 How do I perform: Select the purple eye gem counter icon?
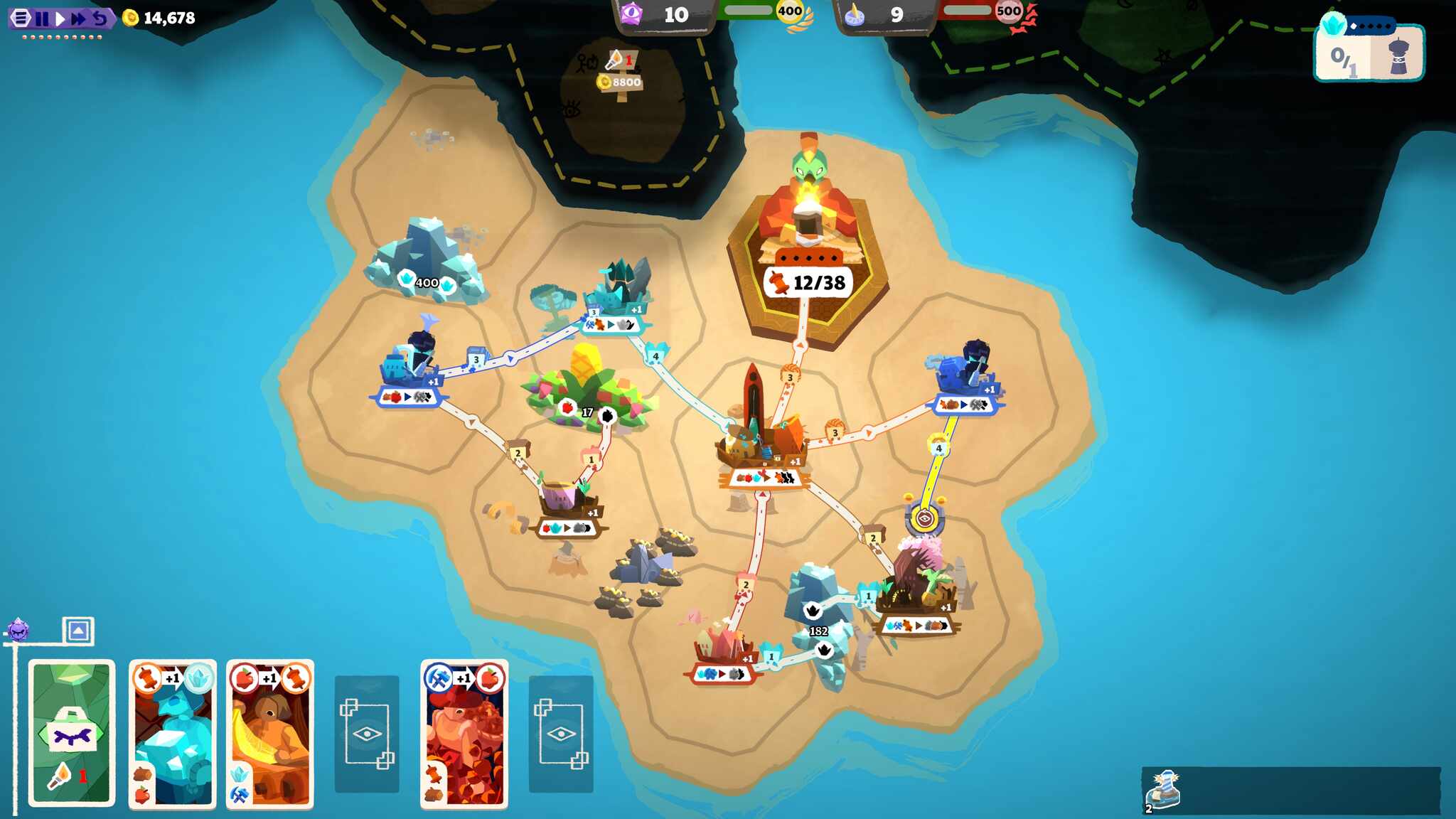631,14
